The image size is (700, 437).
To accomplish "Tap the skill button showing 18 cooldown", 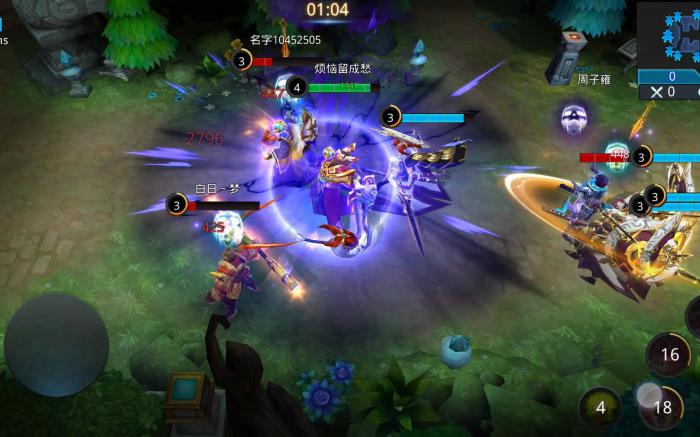I will [x=662, y=406].
